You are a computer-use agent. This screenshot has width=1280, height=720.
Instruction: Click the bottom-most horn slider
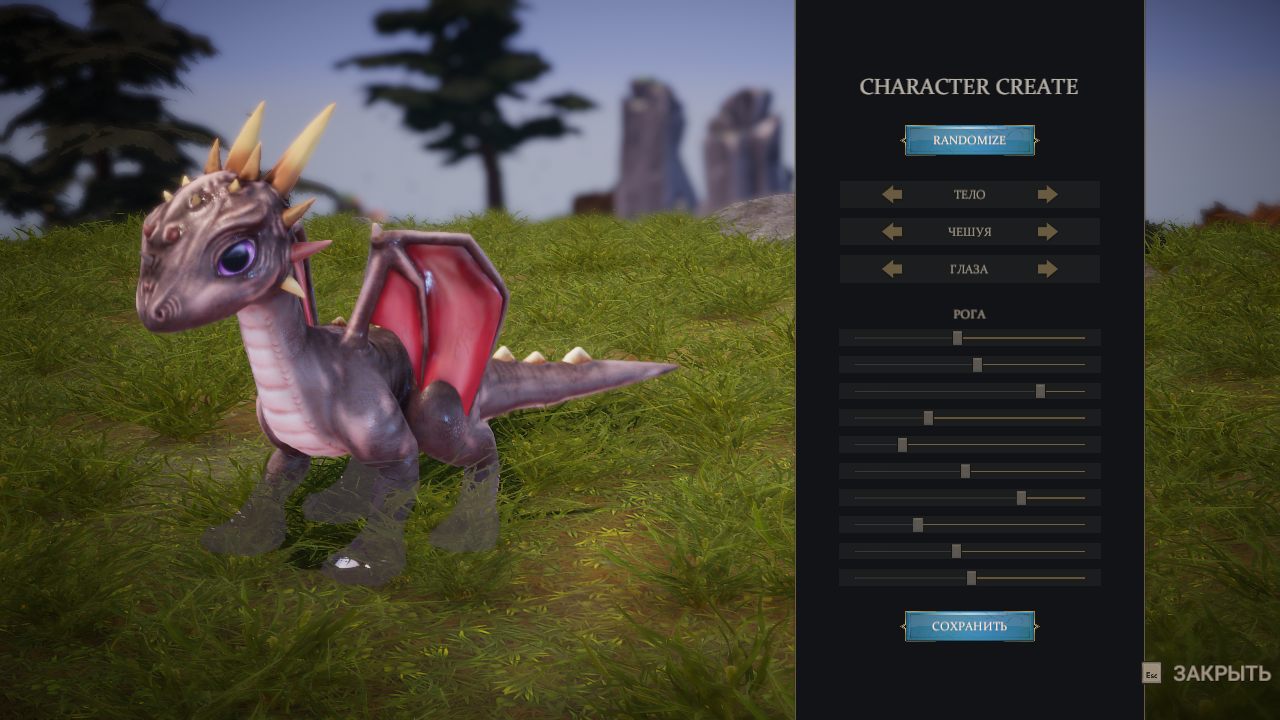tap(971, 578)
